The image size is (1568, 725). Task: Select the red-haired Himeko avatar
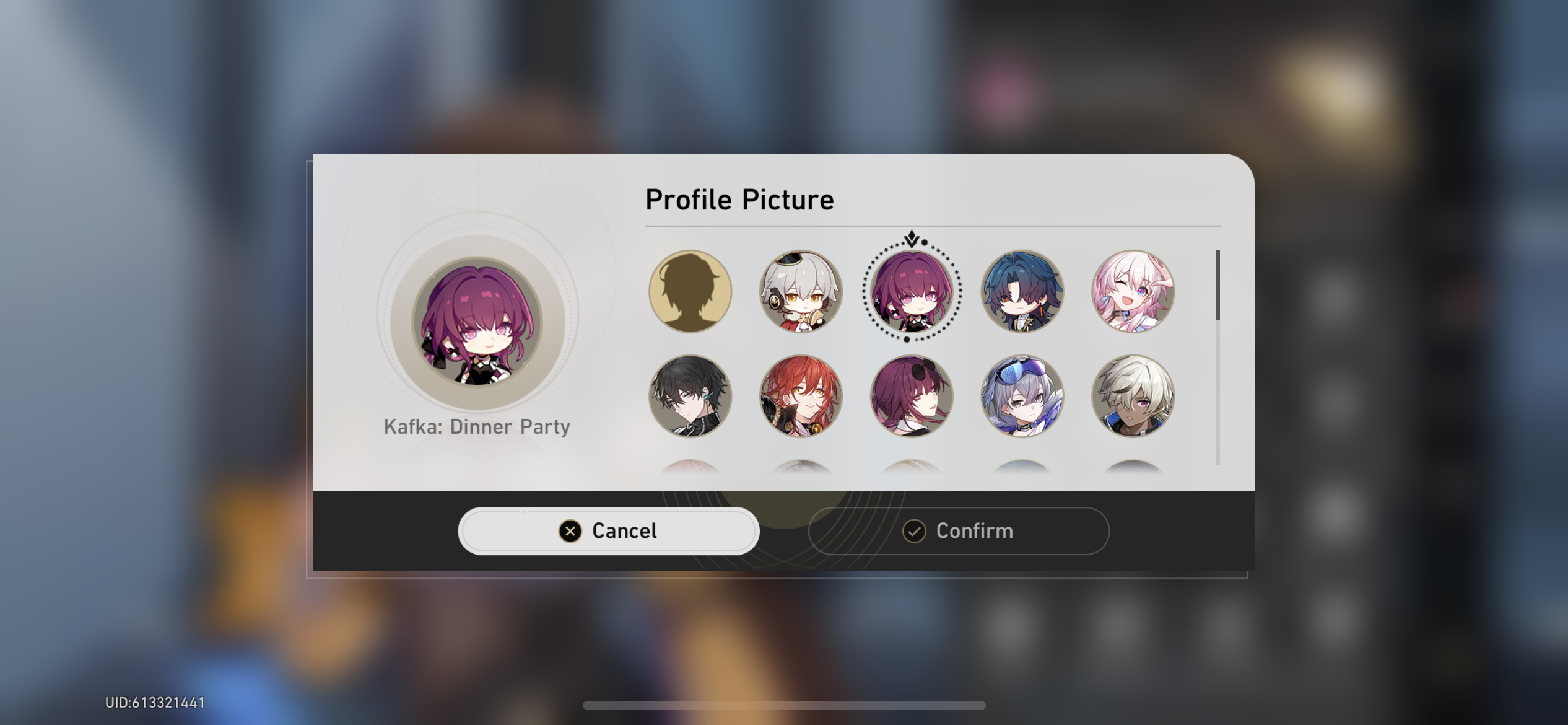[x=800, y=398]
